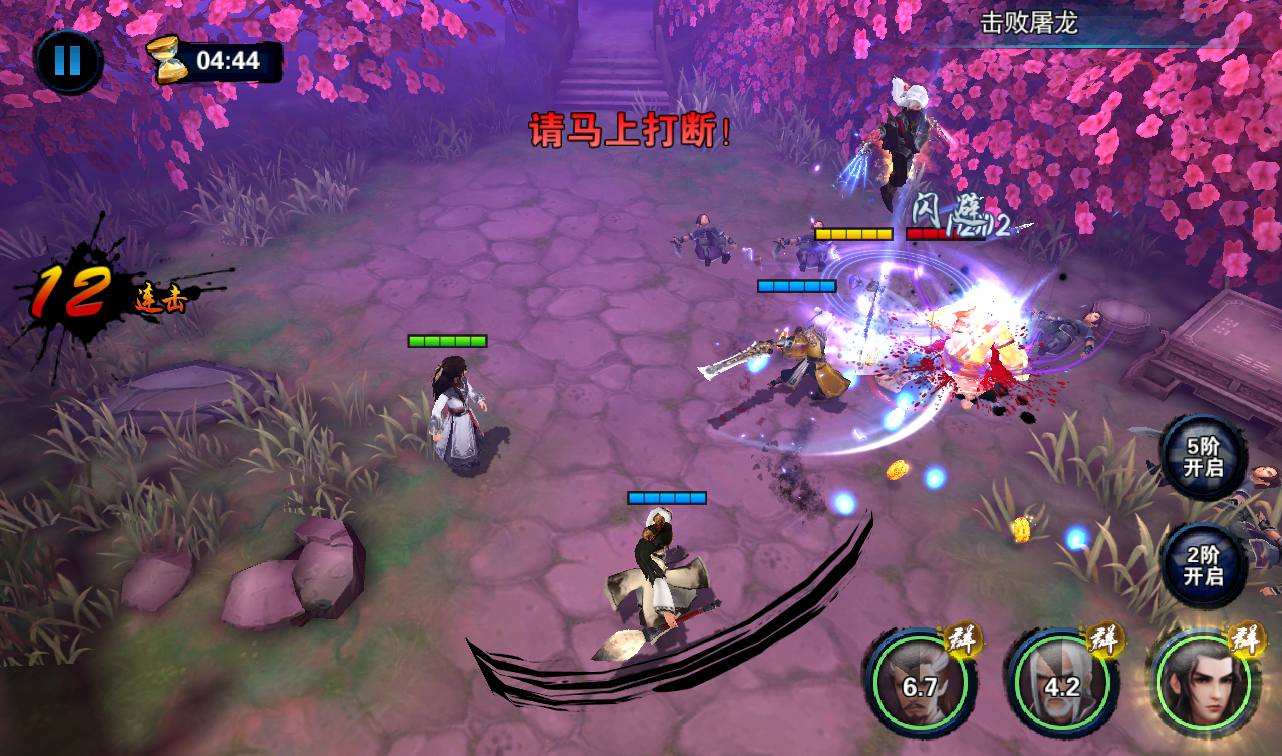Select the white-haired hero portrait showing 4.2
The image size is (1282, 756).
point(1061,685)
